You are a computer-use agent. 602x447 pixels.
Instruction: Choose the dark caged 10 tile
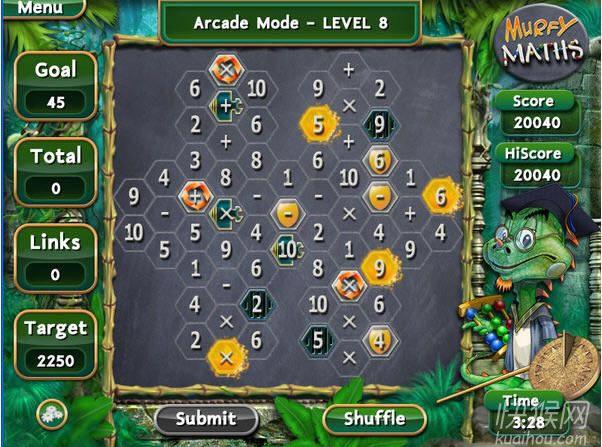click(x=287, y=249)
